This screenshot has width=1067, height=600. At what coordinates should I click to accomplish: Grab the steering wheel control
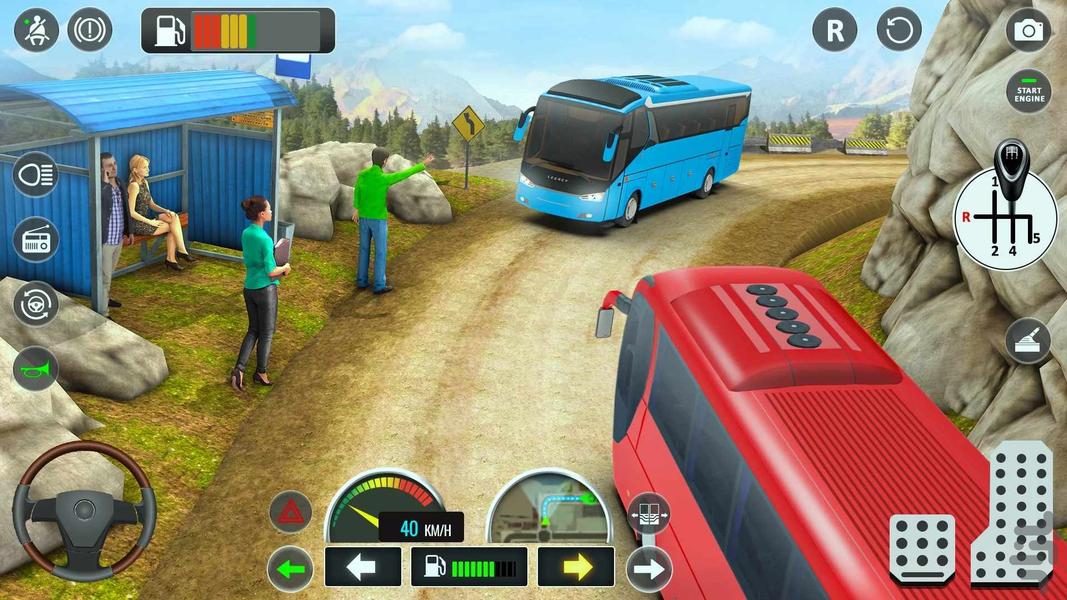(x=84, y=510)
